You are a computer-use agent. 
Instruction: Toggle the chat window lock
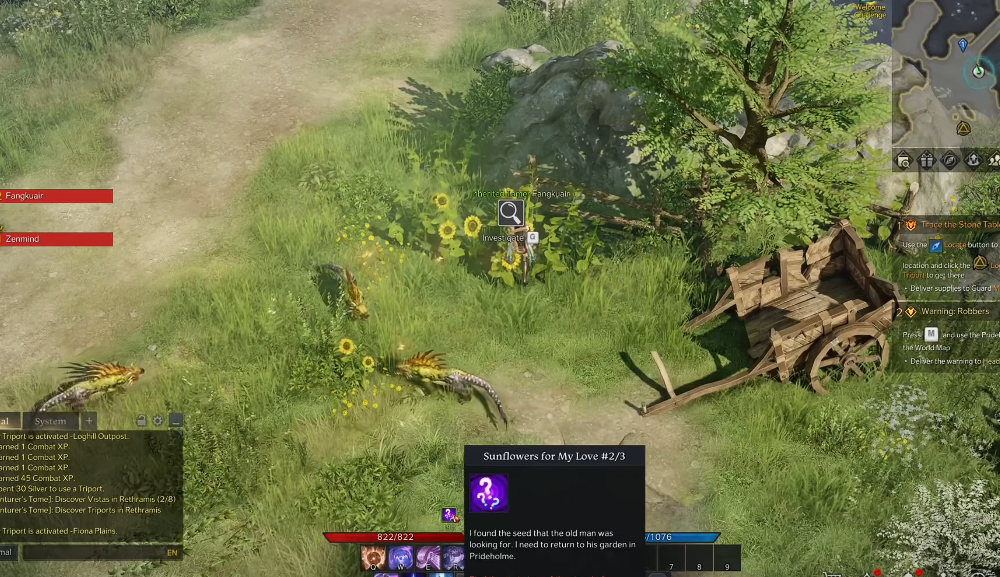point(141,421)
